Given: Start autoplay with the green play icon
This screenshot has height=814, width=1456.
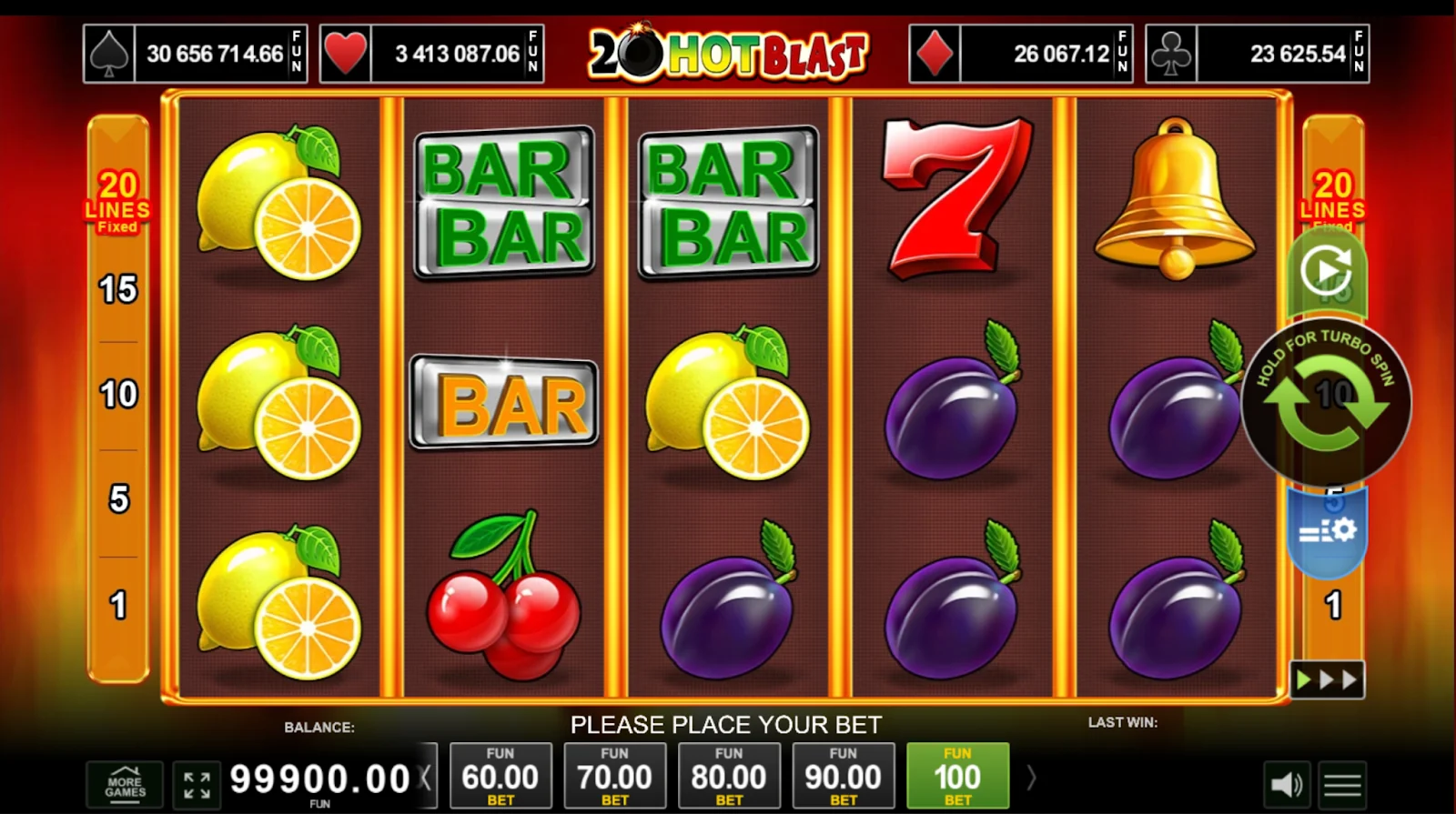Looking at the screenshot, I should point(1326,271).
